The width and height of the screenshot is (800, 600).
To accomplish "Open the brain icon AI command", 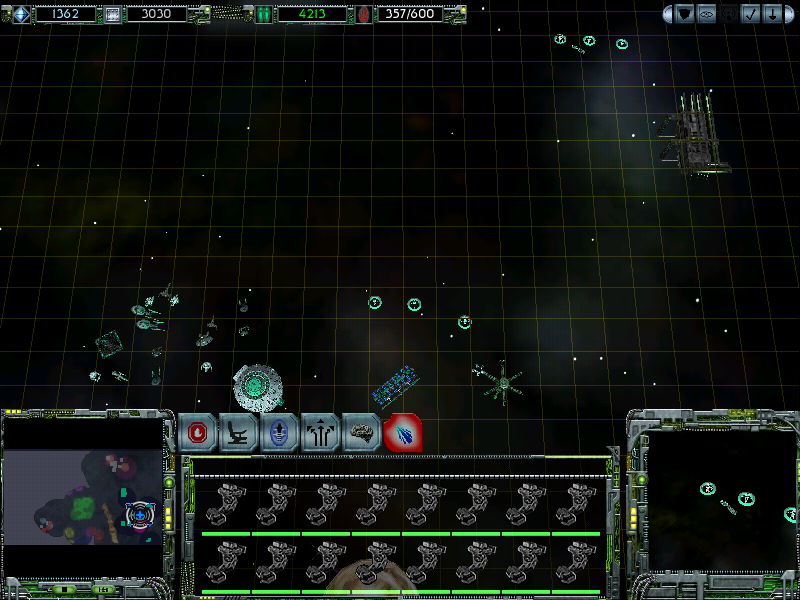I will point(362,433).
